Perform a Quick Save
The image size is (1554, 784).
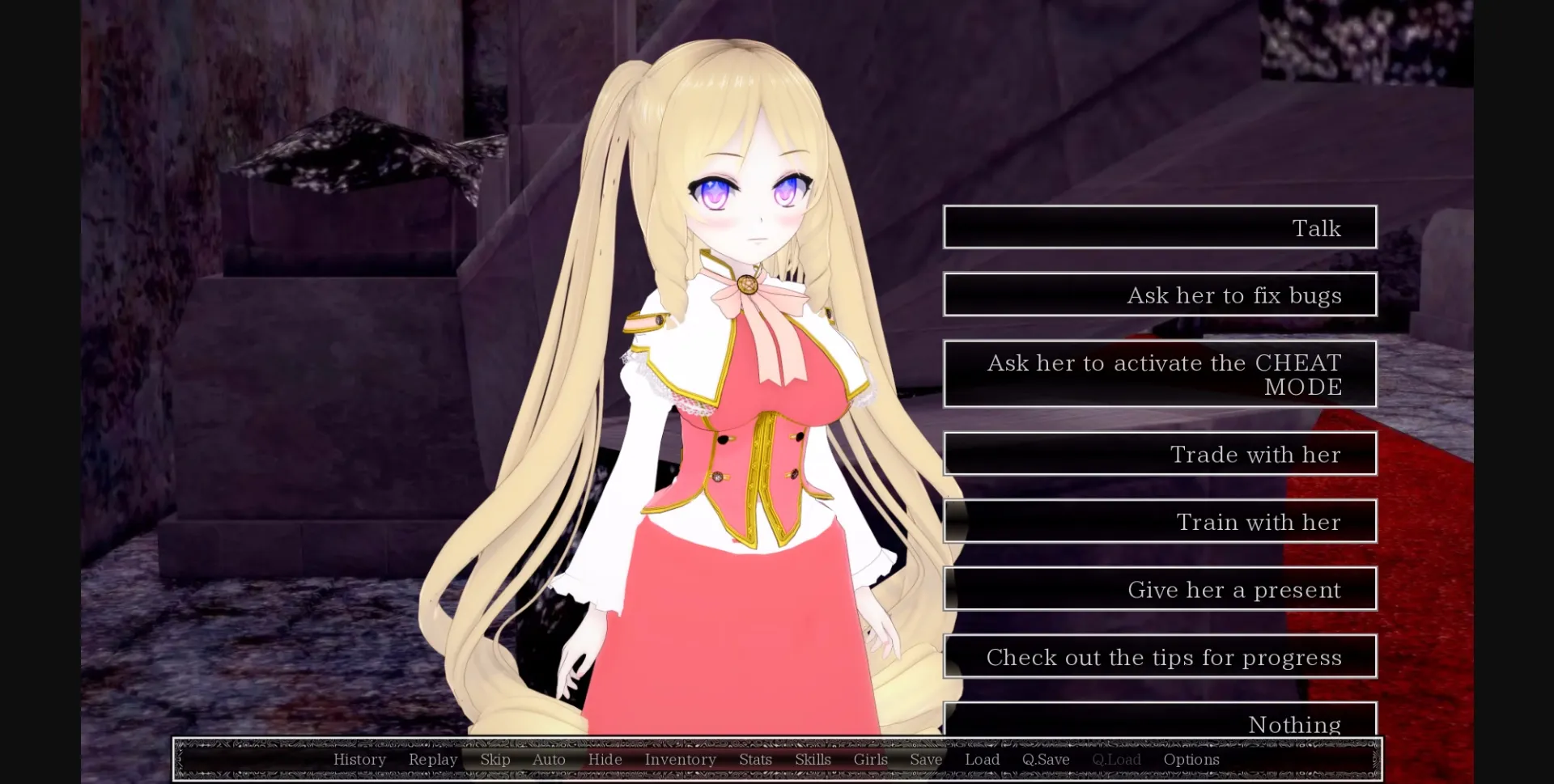point(1045,759)
